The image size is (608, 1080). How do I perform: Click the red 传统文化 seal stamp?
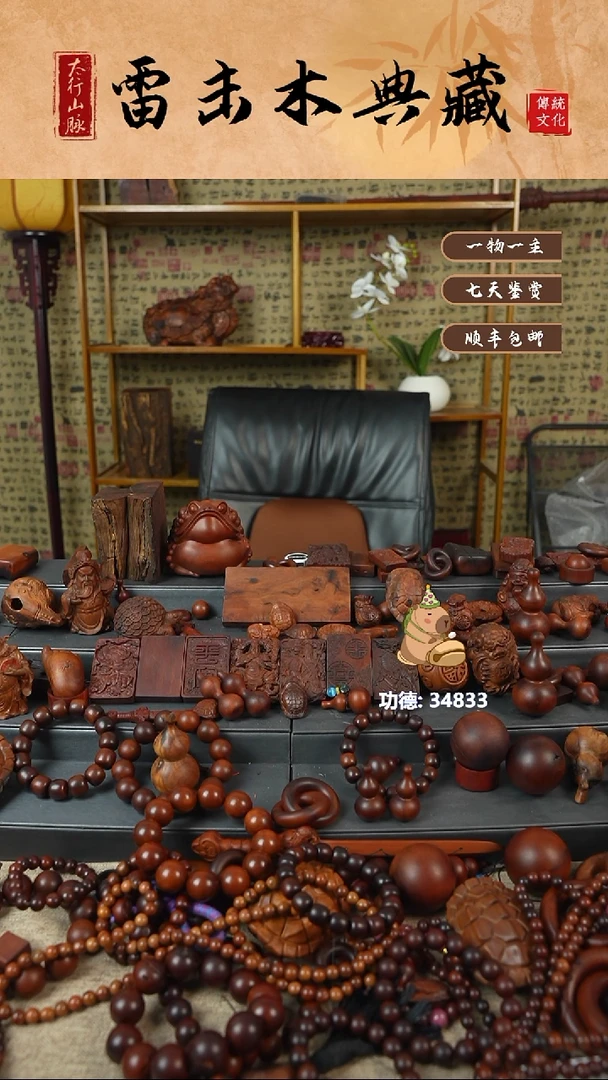tap(549, 112)
